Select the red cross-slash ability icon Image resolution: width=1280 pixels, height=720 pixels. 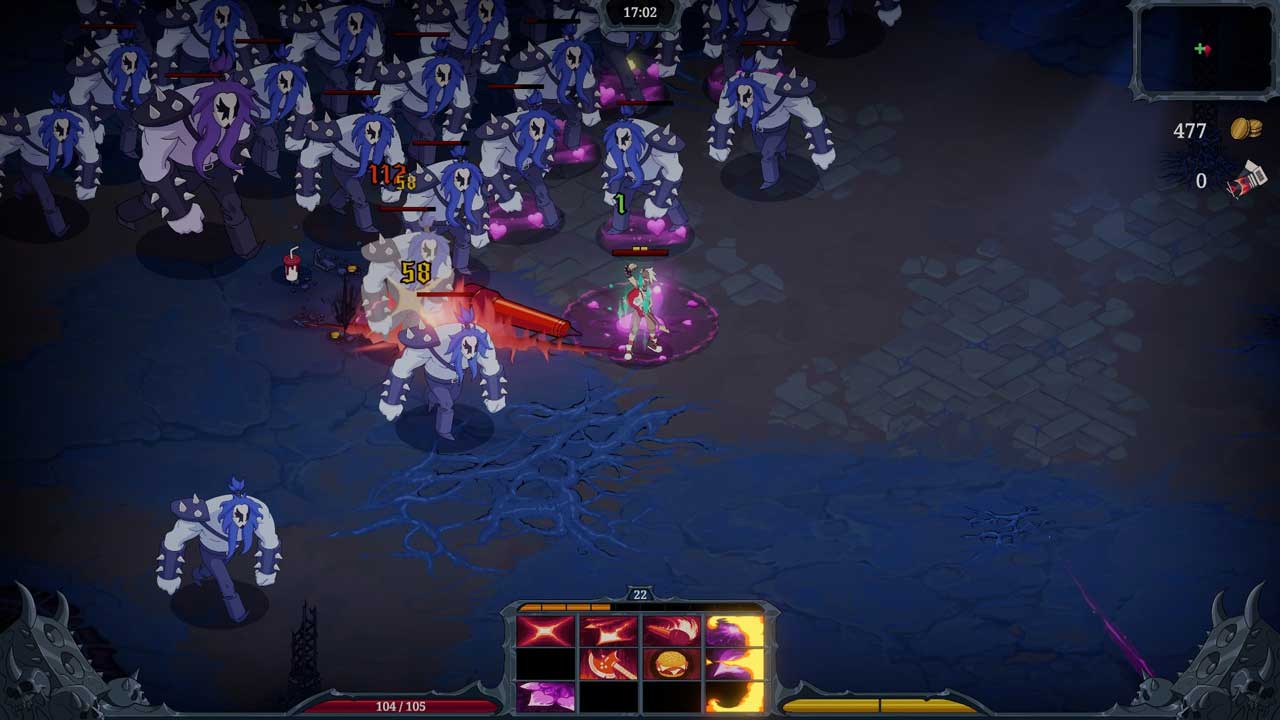pyautogui.click(x=545, y=632)
